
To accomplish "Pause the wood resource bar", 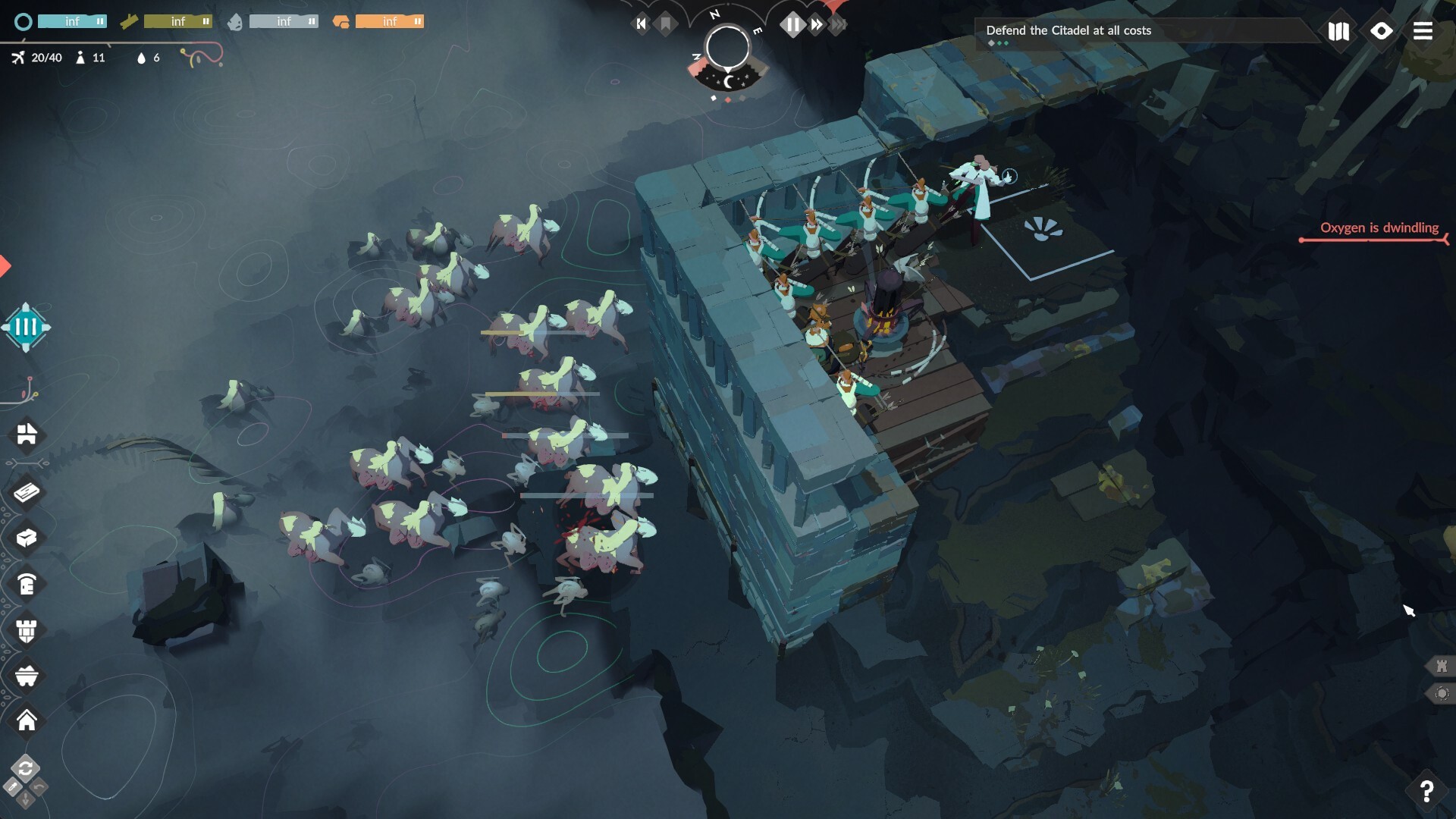I will tap(205, 22).
